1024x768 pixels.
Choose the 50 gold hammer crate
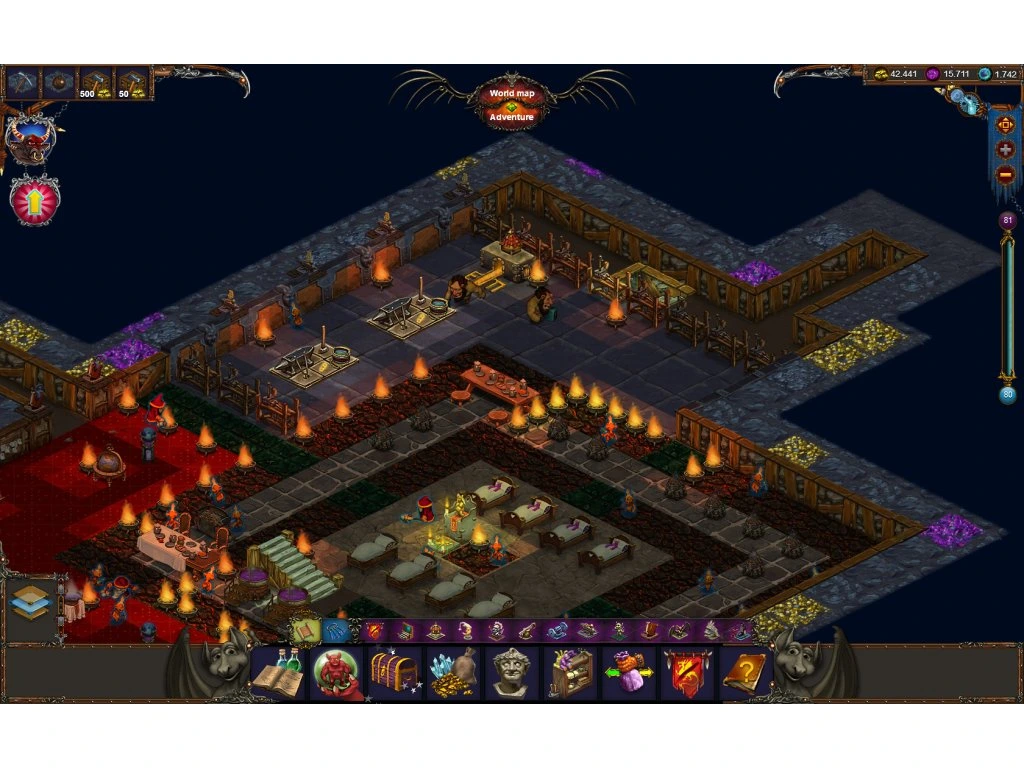[132, 83]
